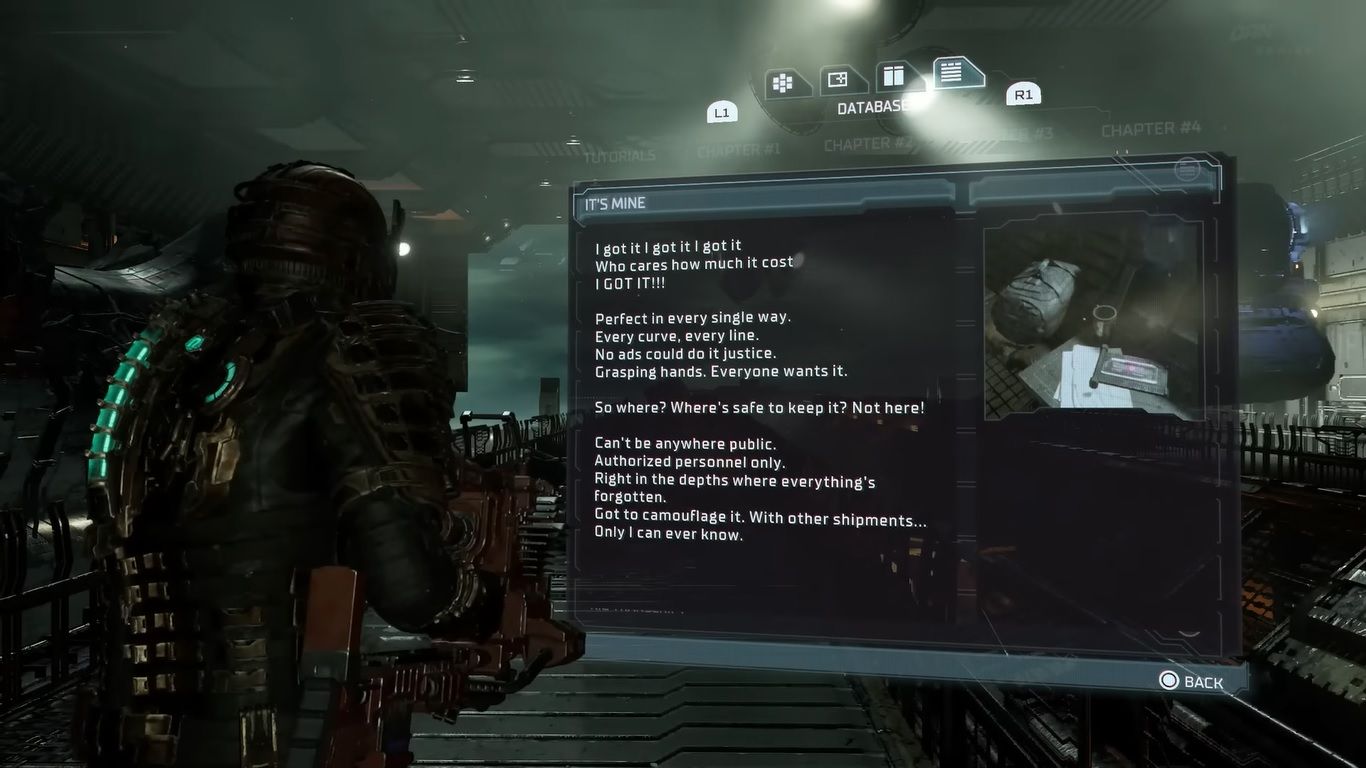The width and height of the screenshot is (1366, 768).
Task: Click the circle icon next to BACK
Action: coord(1167,680)
